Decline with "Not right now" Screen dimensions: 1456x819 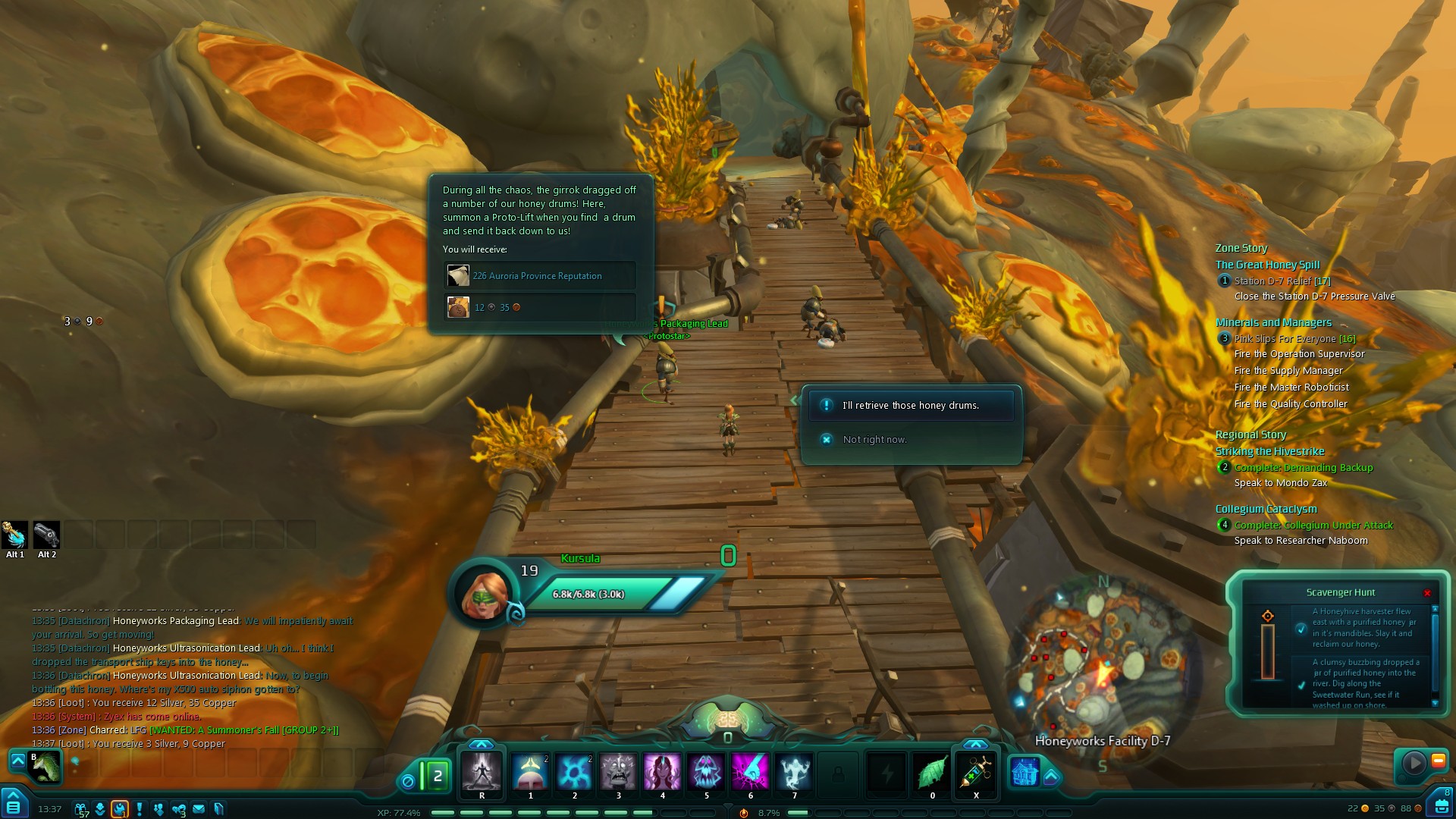point(874,440)
